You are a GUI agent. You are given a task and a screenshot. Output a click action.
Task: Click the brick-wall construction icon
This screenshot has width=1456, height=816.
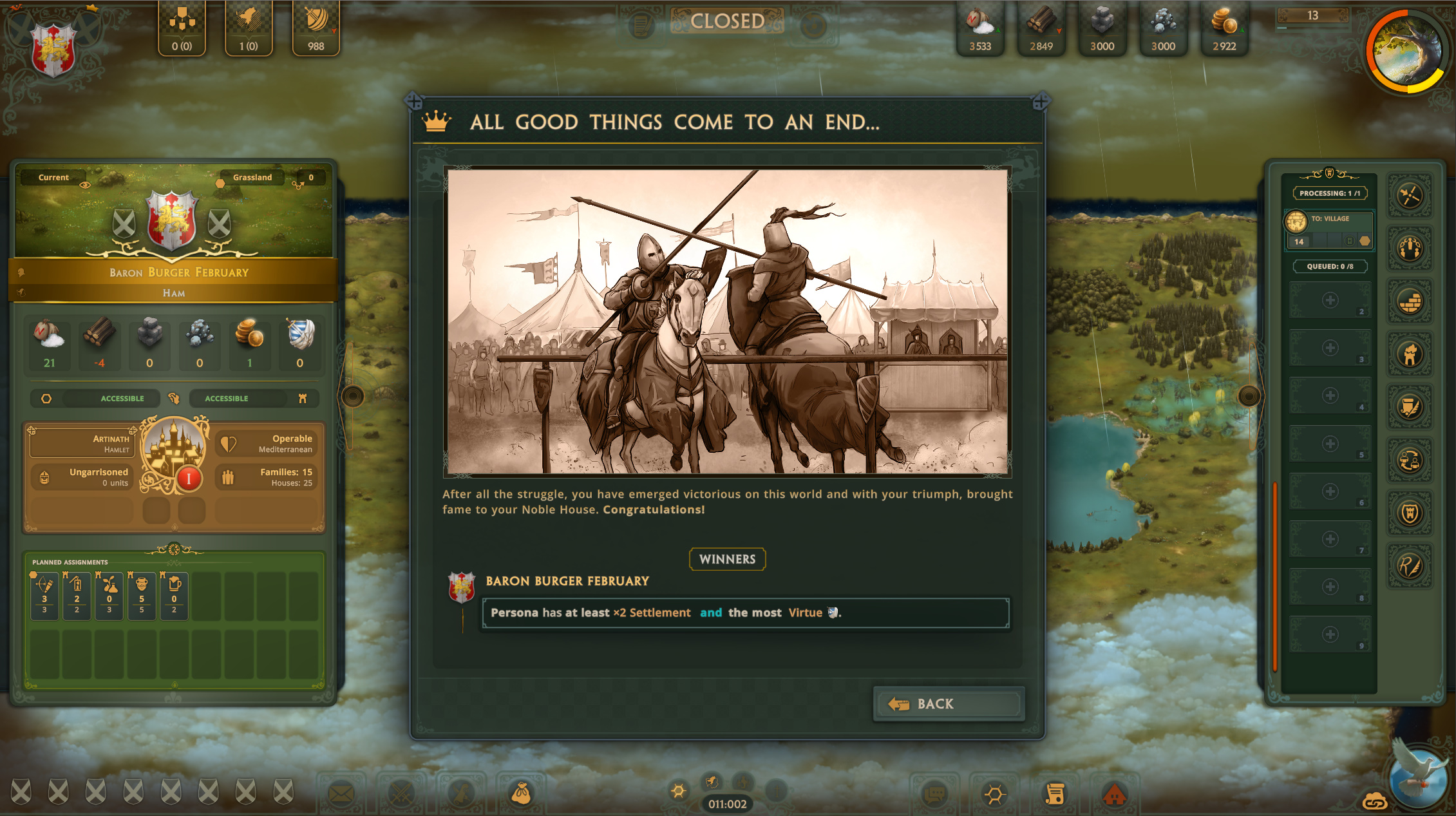coord(1409,299)
